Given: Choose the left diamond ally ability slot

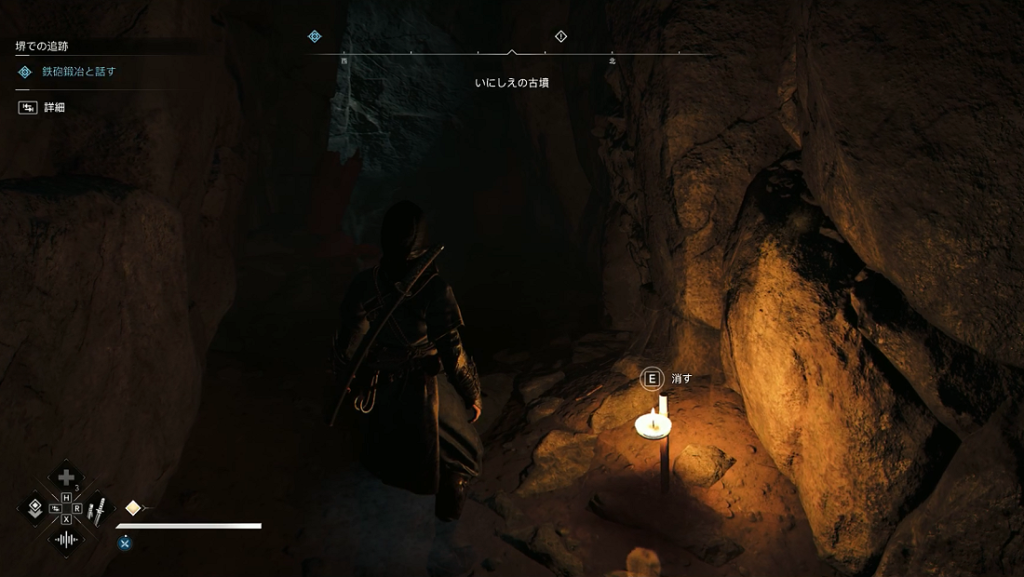Looking at the screenshot, I should pos(35,509).
